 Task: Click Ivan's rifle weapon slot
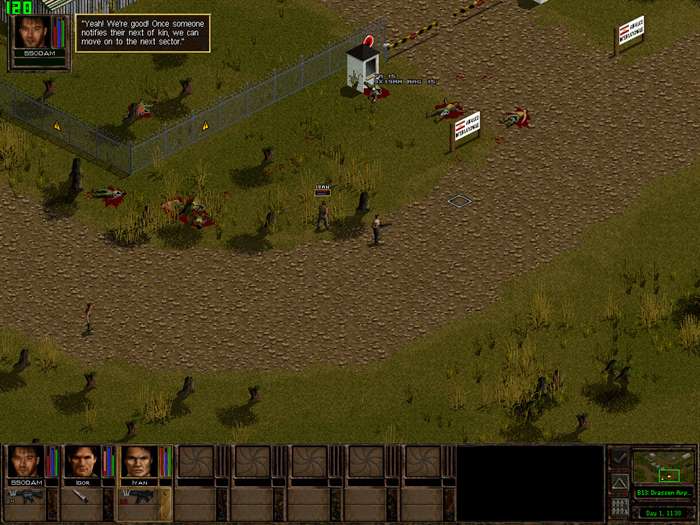coord(139,497)
